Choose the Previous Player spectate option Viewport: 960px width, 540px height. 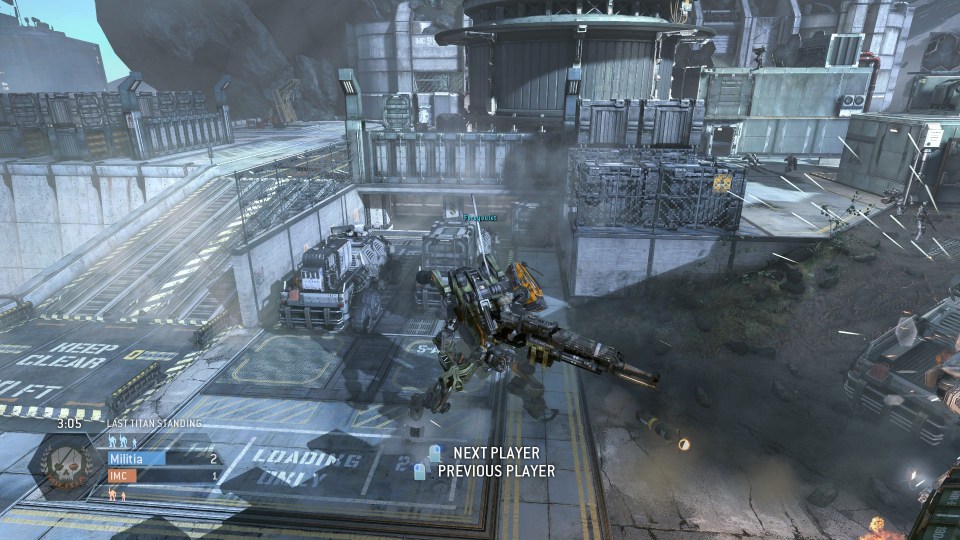pyautogui.click(x=495, y=471)
